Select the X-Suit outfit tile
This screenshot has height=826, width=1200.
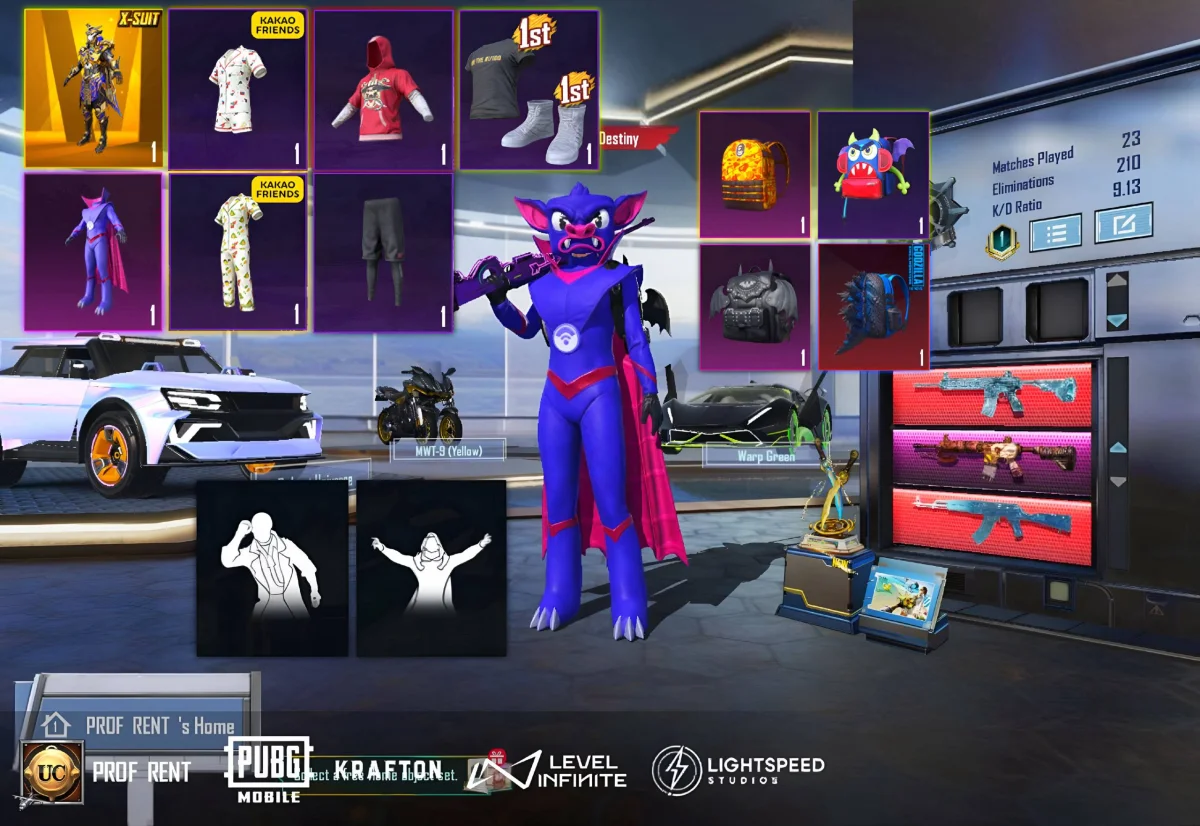pos(94,89)
